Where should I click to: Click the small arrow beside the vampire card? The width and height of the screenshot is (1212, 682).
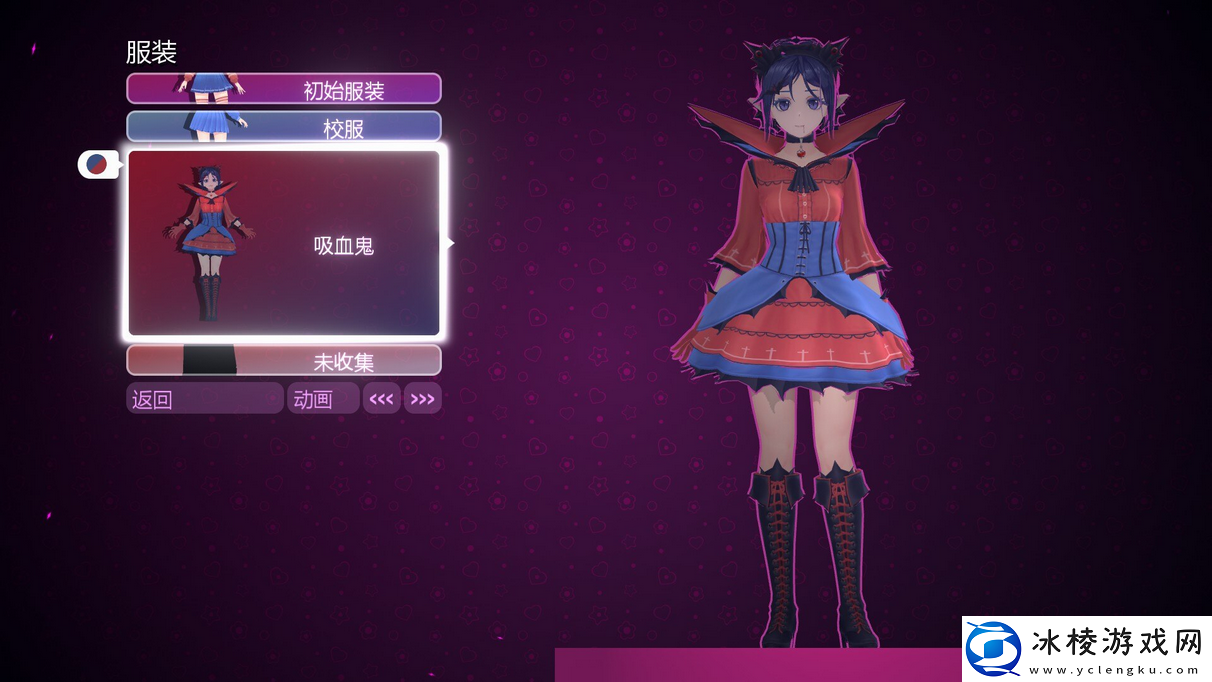click(x=450, y=242)
